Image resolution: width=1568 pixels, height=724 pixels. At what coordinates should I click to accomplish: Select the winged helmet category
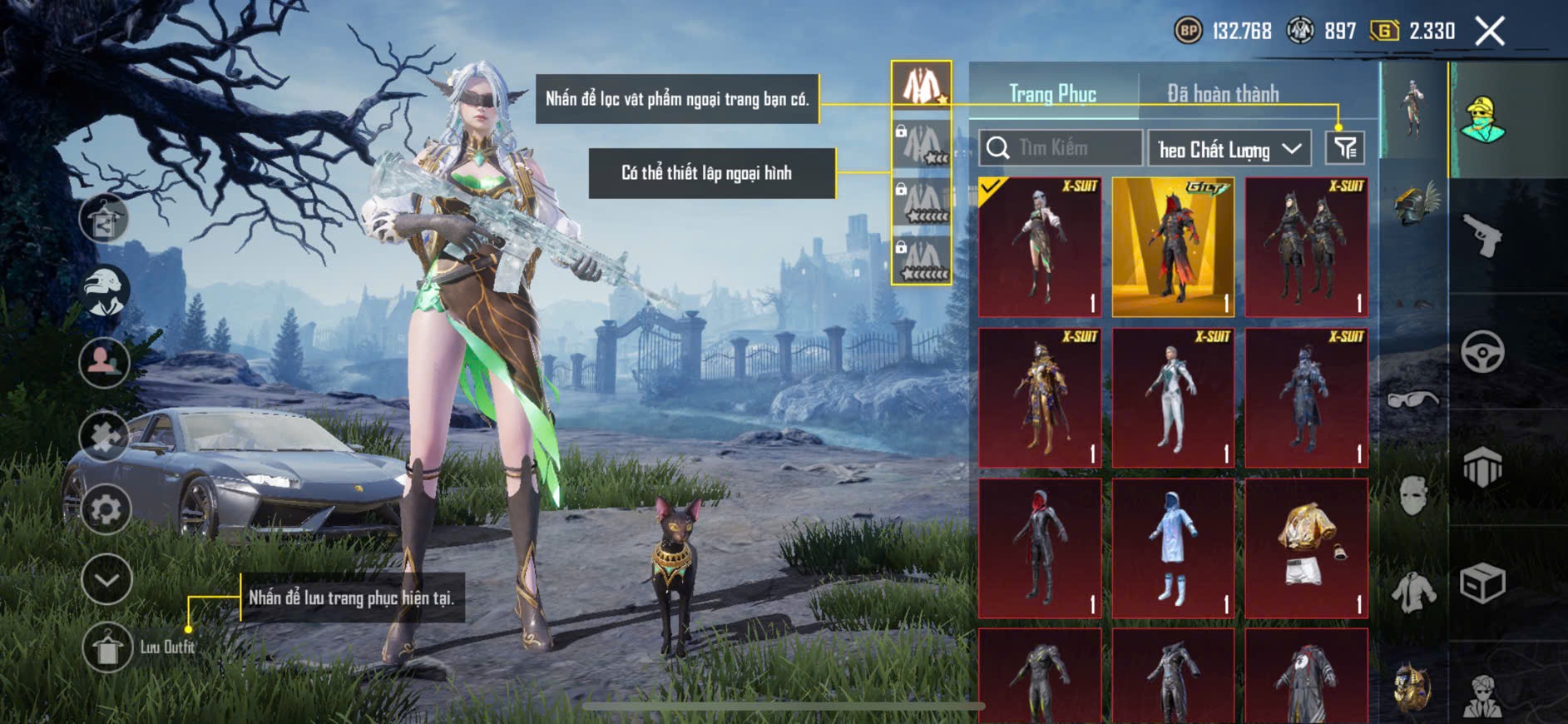pyautogui.click(x=1413, y=205)
